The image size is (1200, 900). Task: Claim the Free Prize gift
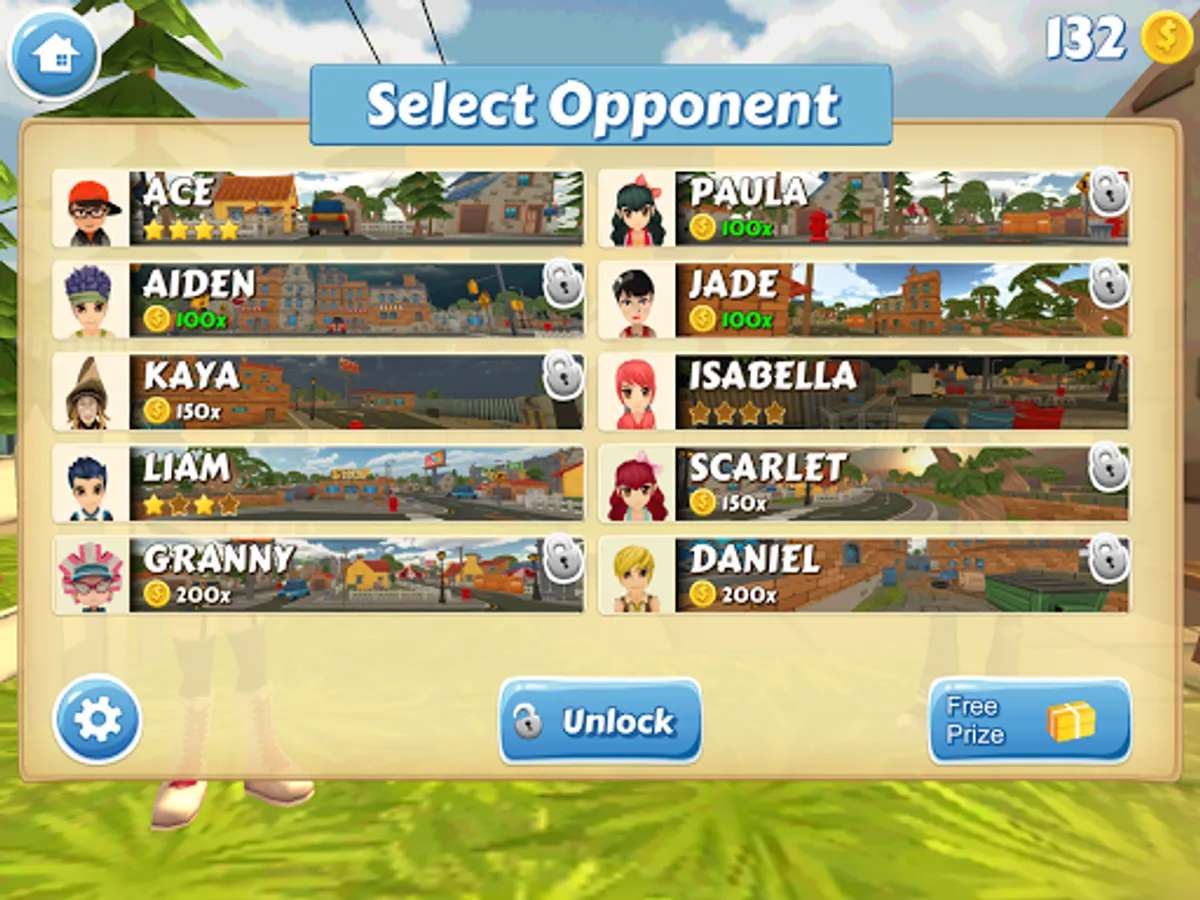[1029, 721]
